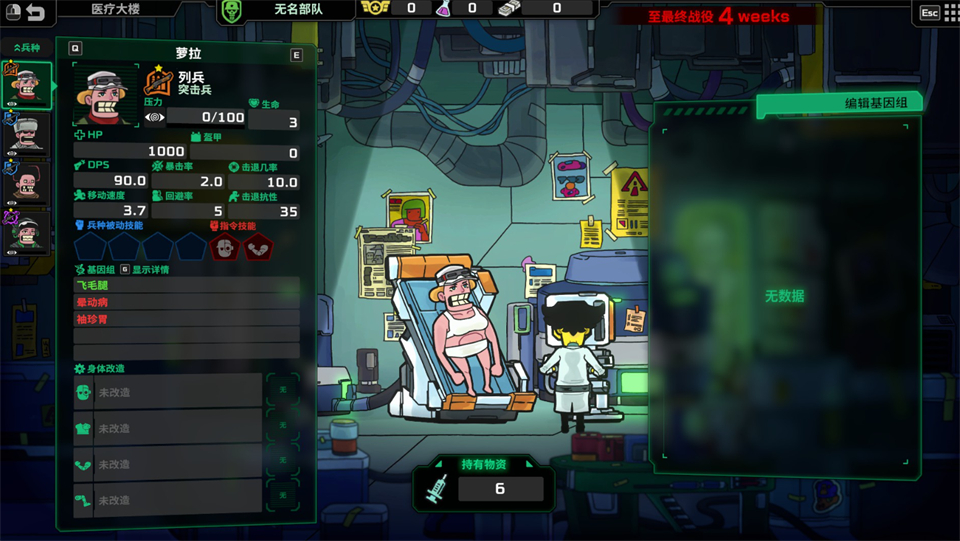Open the 编辑基因组 tab
Image resolution: width=960 pixels, height=541 pixels.
point(838,103)
